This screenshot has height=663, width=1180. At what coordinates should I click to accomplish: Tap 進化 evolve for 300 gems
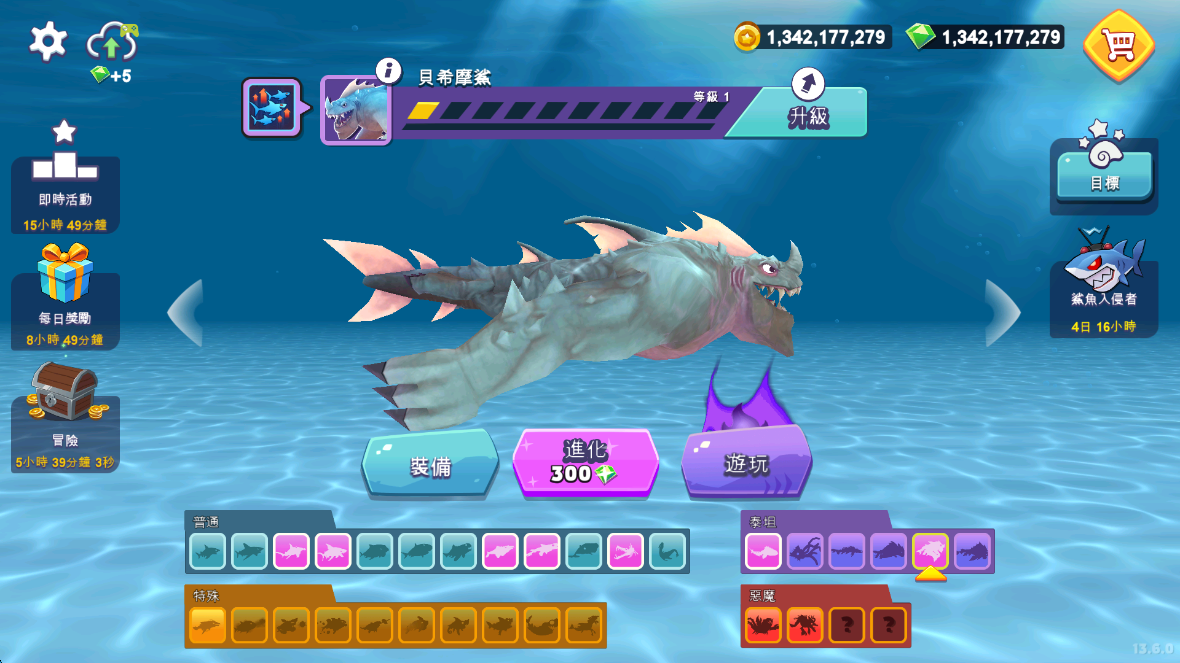click(x=585, y=462)
